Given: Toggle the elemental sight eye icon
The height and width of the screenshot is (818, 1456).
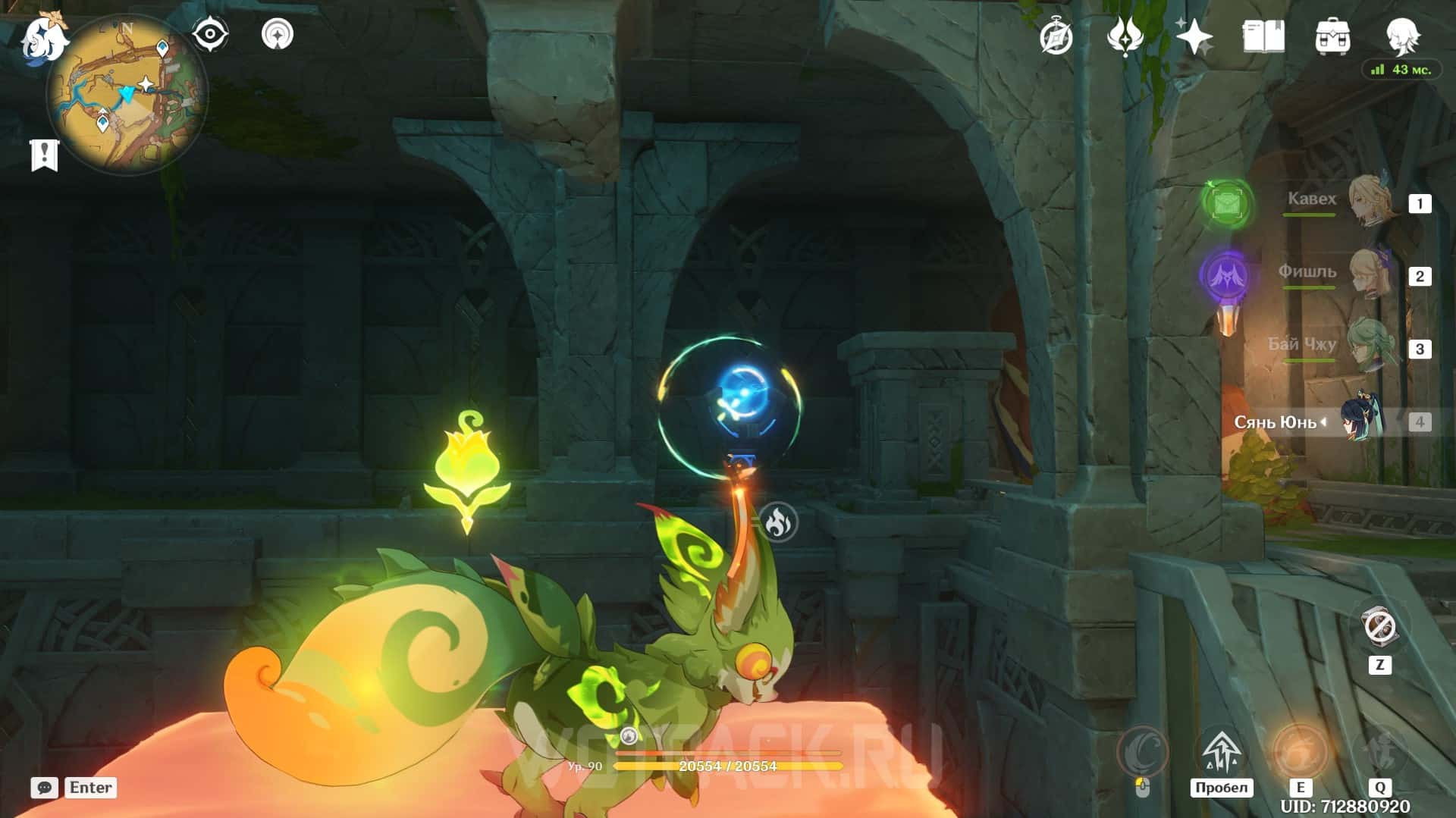Looking at the screenshot, I should click(210, 35).
